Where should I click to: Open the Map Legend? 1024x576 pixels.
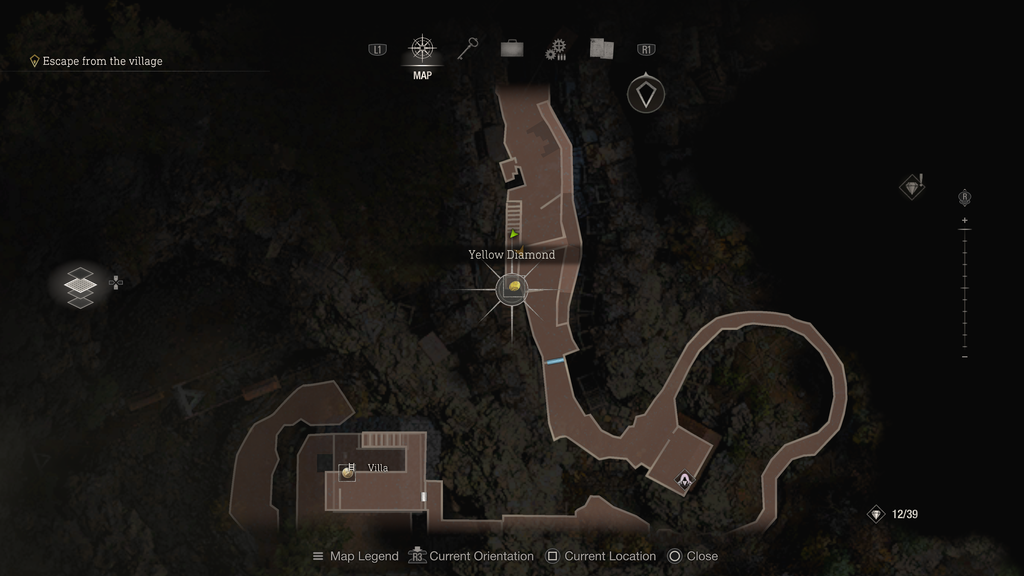coord(355,556)
